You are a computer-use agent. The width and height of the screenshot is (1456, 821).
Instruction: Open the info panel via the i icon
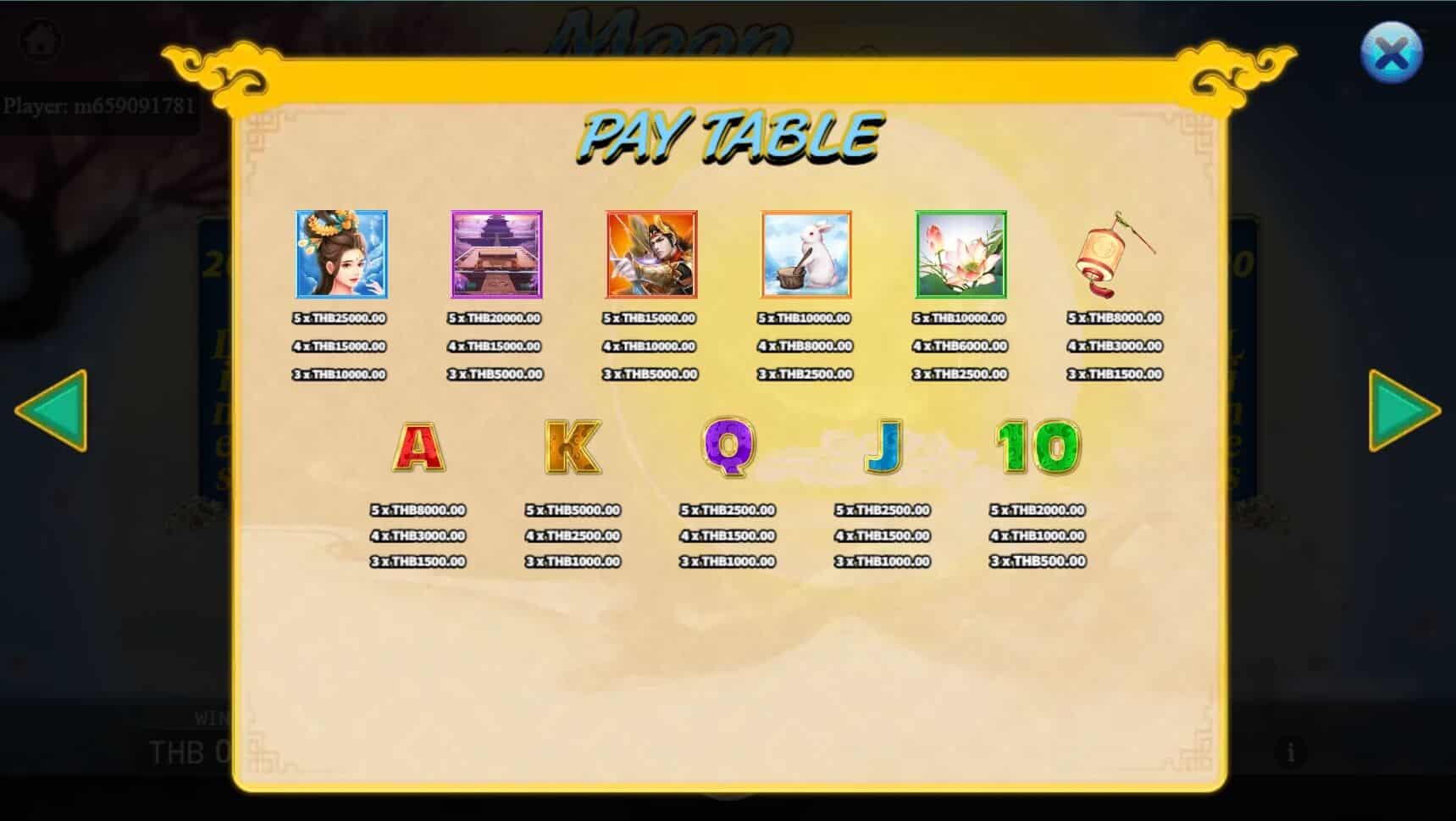1290,750
